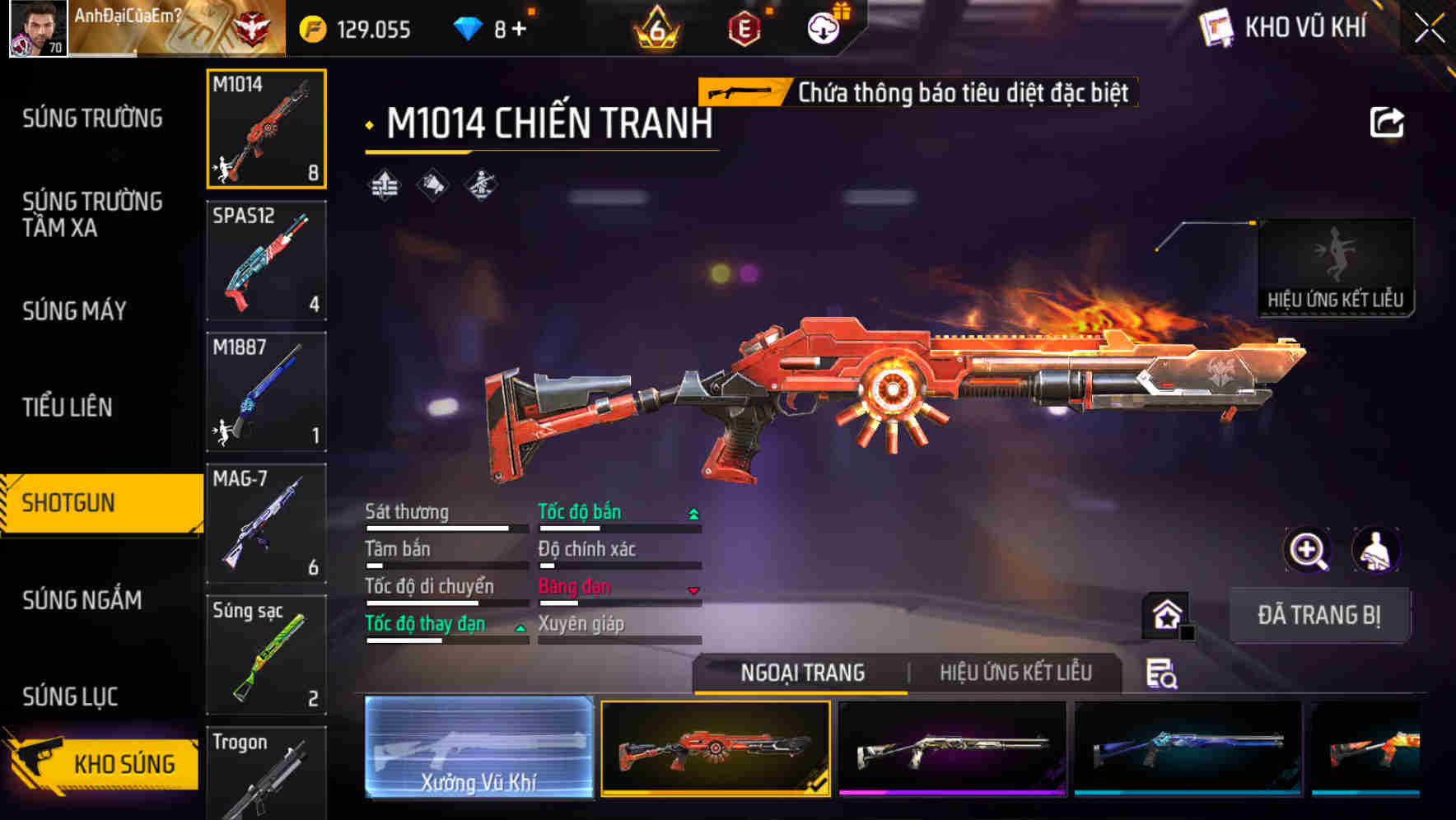Open Xưởng Vũ Khí workshop
This screenshot has height=820, width=1456.
pos(478,749)
